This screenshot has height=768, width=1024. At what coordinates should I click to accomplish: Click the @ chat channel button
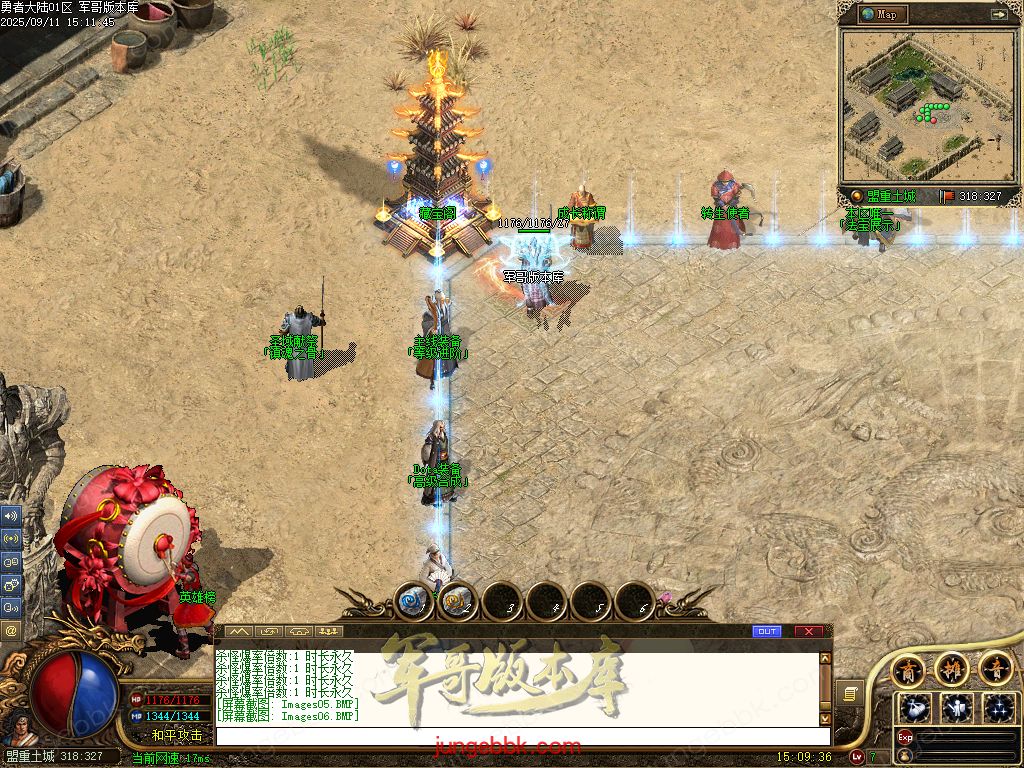(11, 631)
